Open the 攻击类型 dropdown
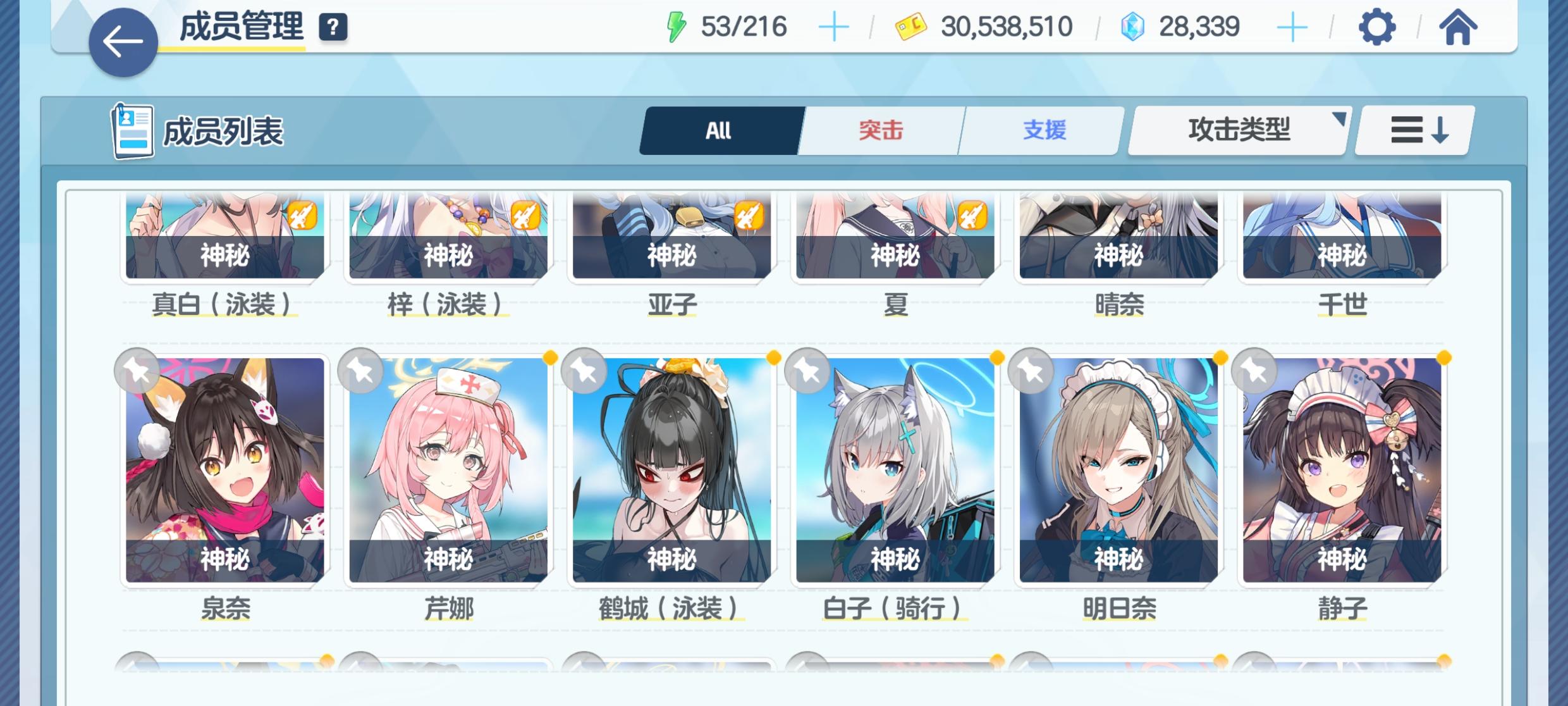The height and width of the screenshot is (706, 1568). [1237, 130]
